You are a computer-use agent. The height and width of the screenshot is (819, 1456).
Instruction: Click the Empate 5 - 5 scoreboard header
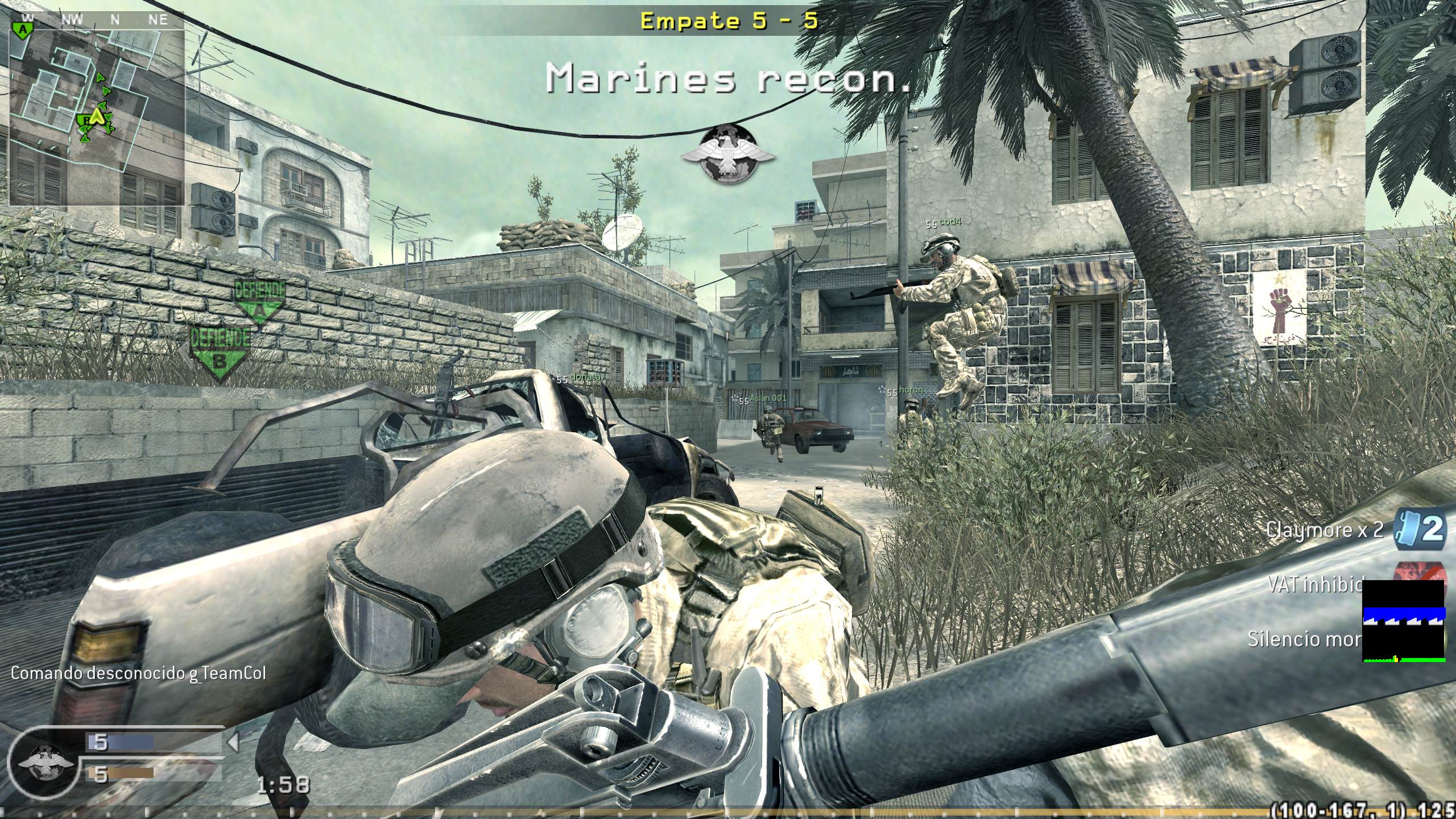click(729, 21)
